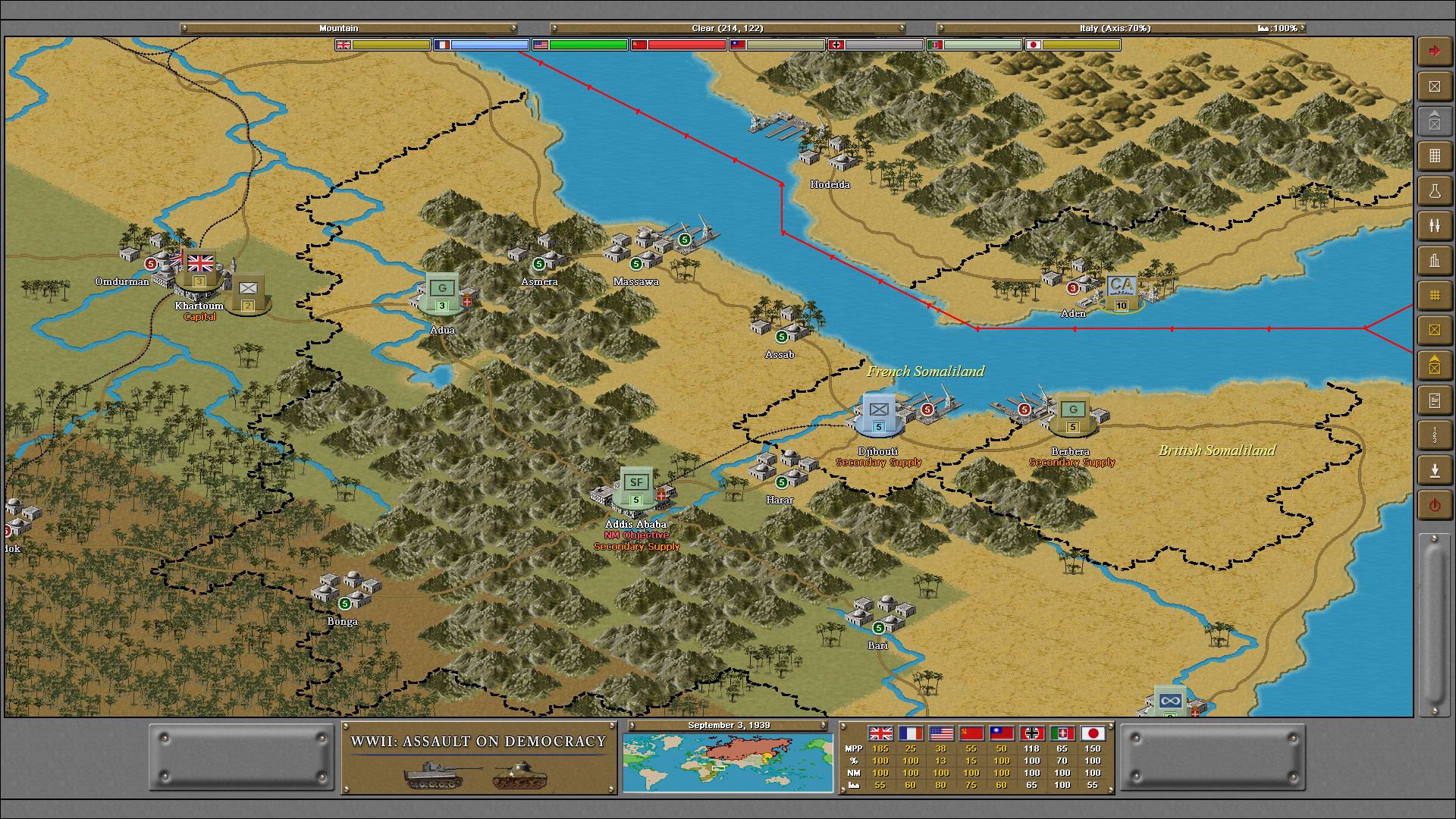This screenshot has width=1456, height=819.
Task: Open the reports document icon in sidebar
Action: [x=1435, y=400]
